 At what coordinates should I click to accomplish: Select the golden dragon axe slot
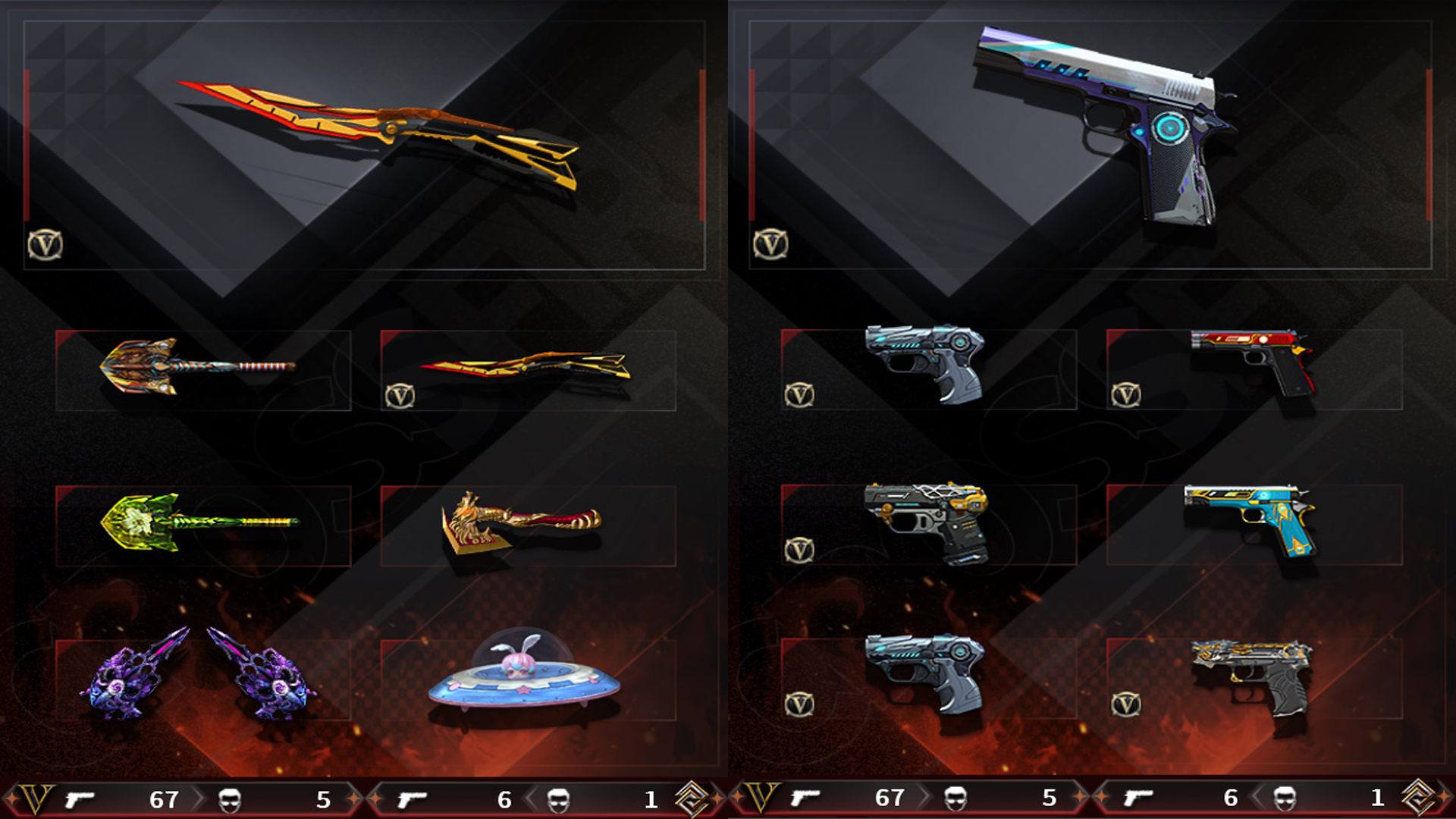click(x=527, y=525)
